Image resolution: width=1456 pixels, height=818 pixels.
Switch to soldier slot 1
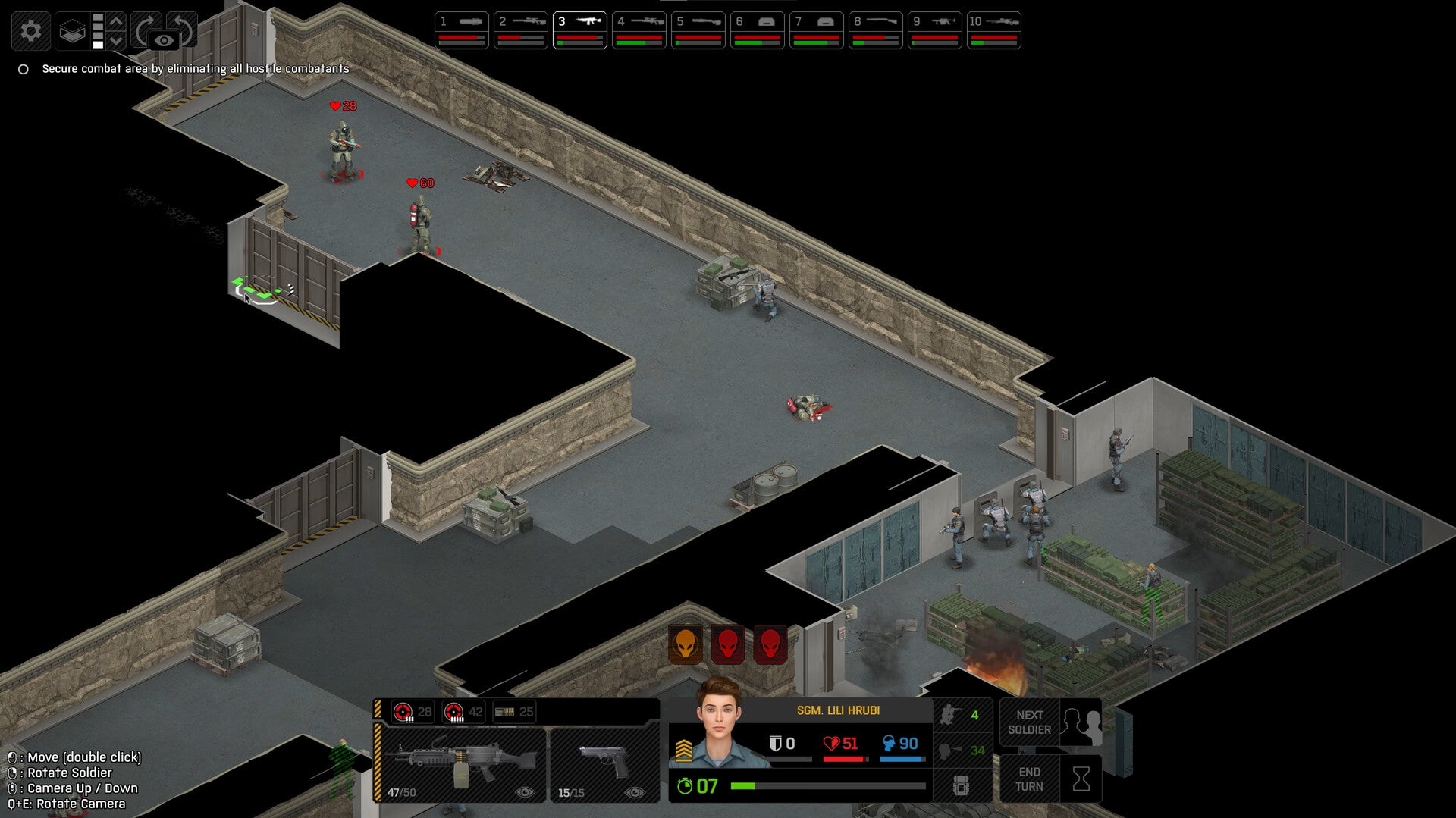click(x=463, y=29)
